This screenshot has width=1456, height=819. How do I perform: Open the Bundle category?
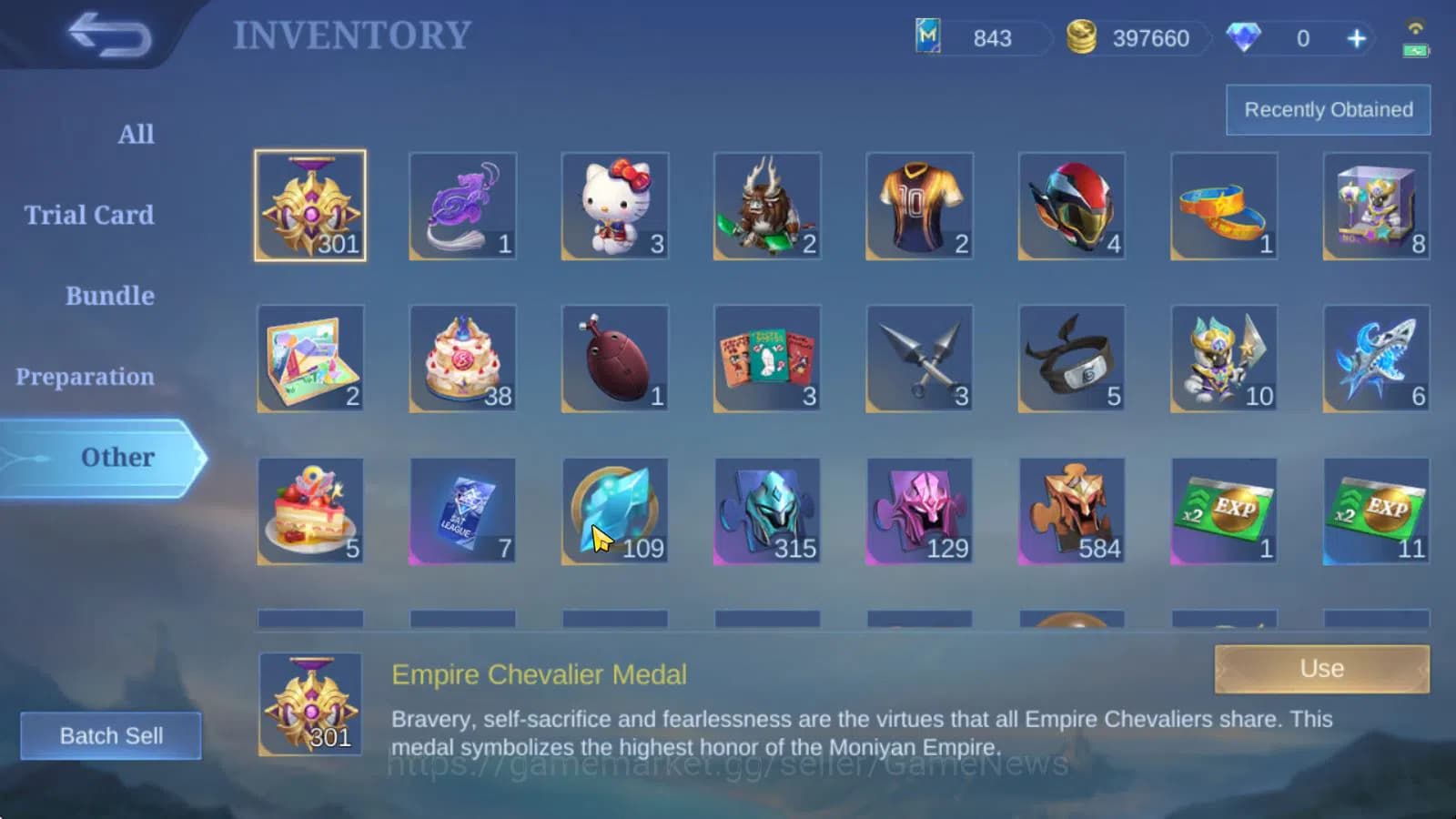109,295
